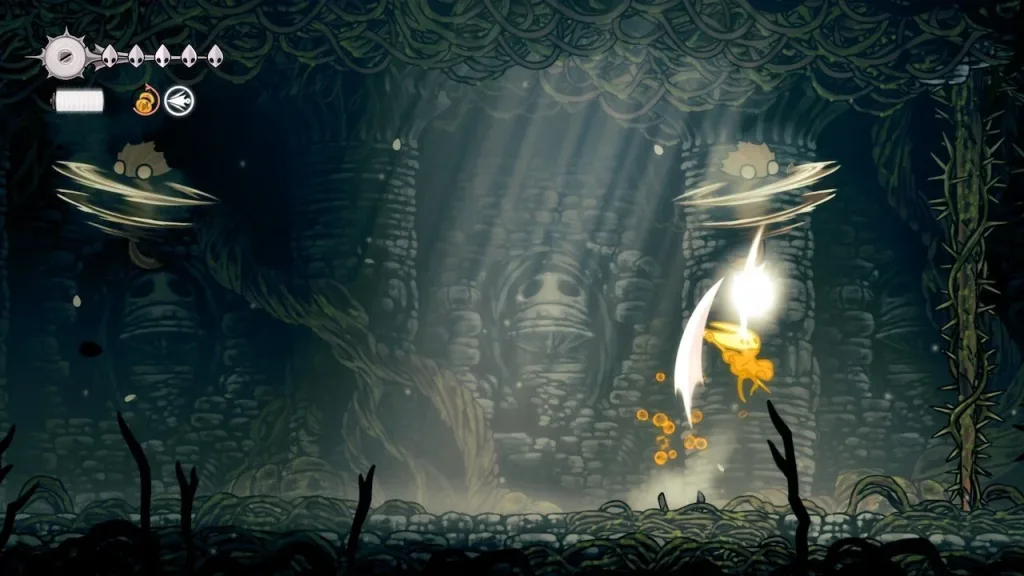Image resolution: width=1024 pixels, height=576 pixels.
Task: Activate the white dart skill icon
Action: tap(180, 100)
